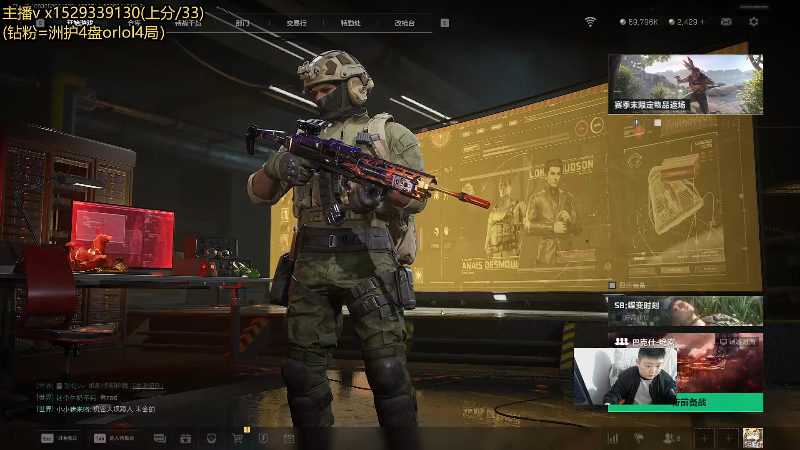Open the mail envelope icon
The height and width of the screenshot is (450, 800).
coord(726,22)
